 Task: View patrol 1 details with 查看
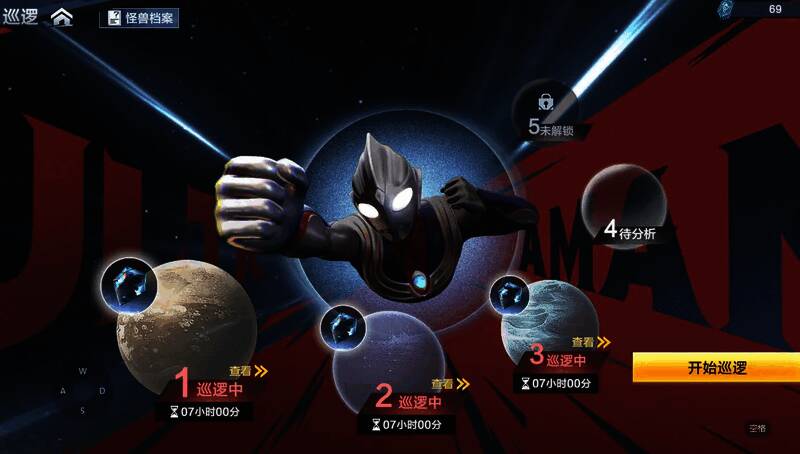pos(248,370)
